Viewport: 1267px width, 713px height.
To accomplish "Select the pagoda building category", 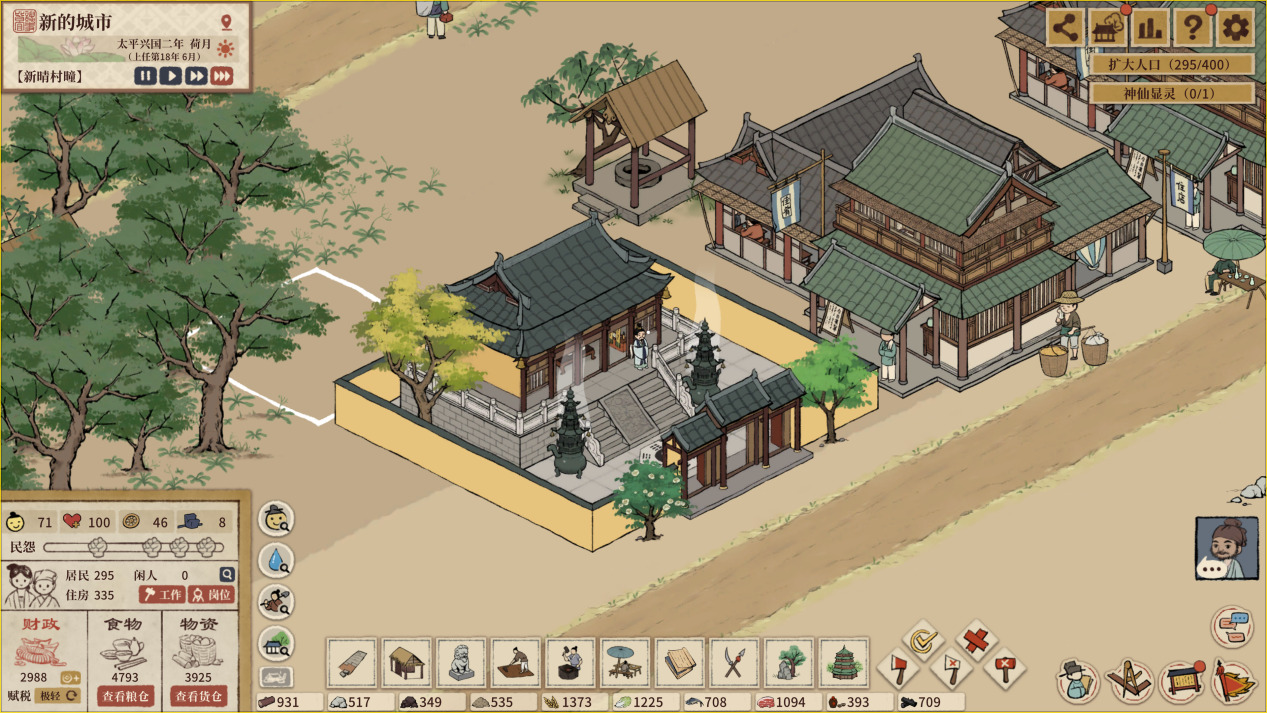I will click(844, 662).
